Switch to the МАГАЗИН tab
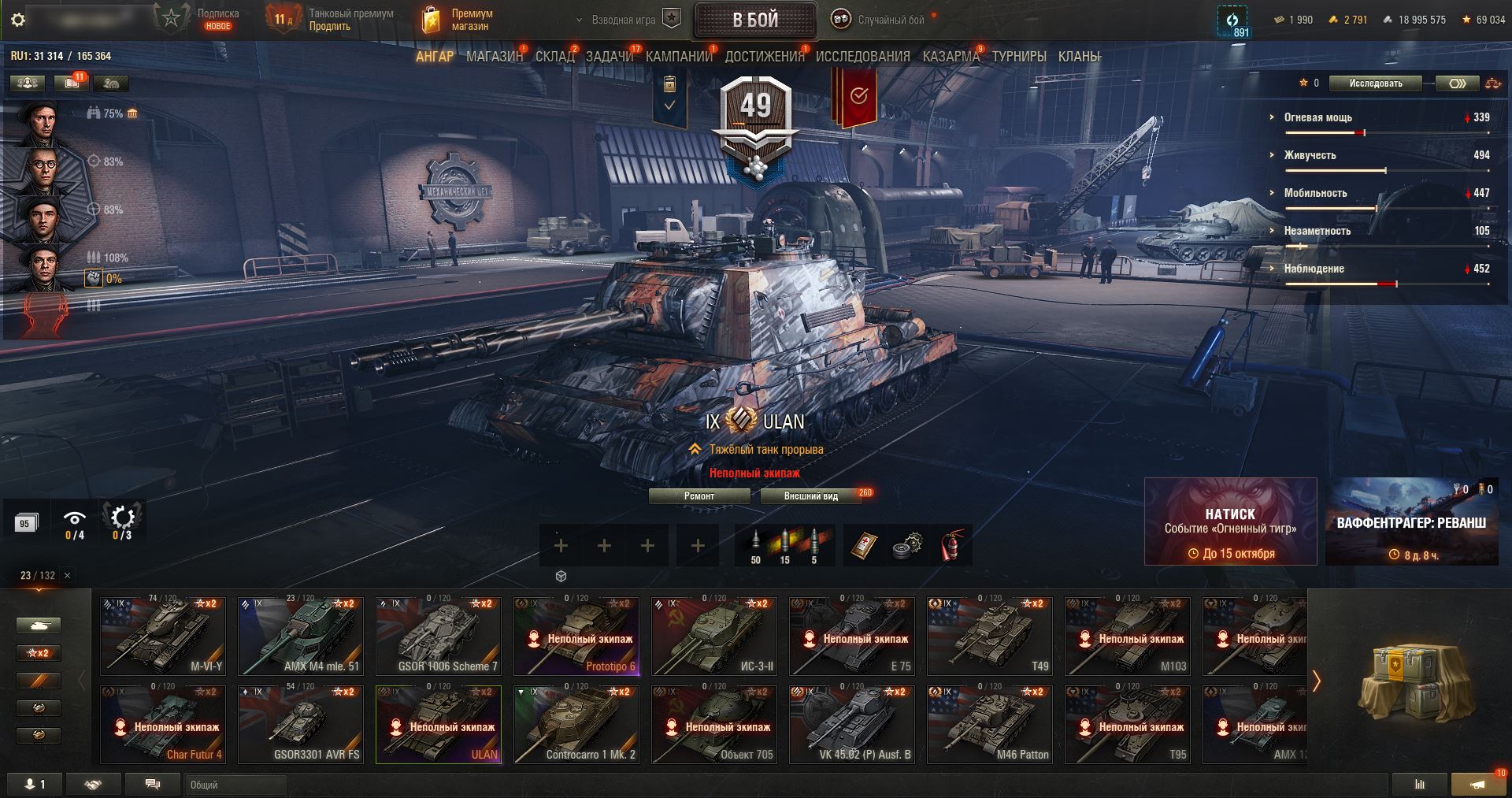 [495, 57]
